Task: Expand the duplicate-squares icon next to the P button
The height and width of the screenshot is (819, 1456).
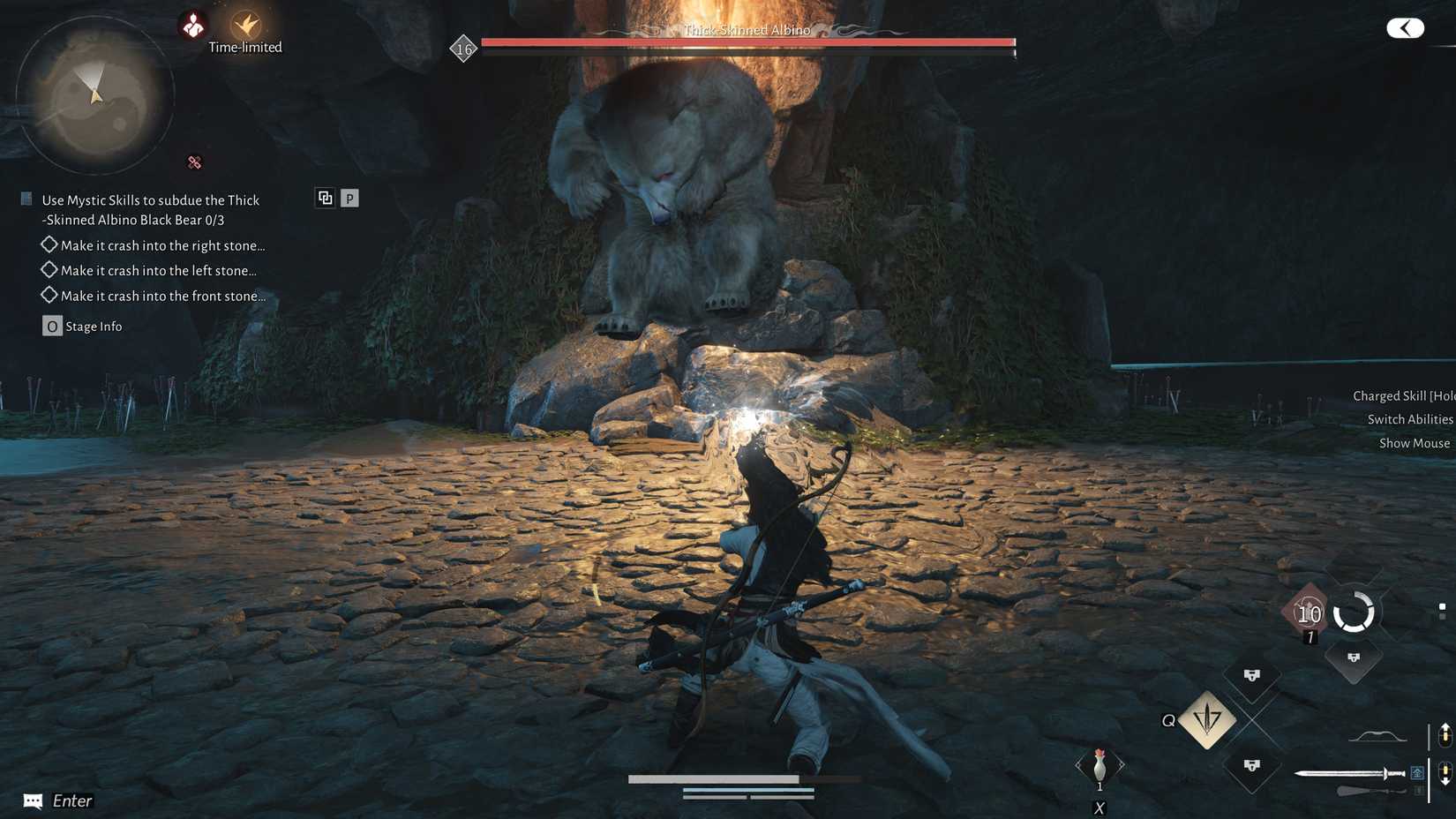Action: tap(326, 198)
